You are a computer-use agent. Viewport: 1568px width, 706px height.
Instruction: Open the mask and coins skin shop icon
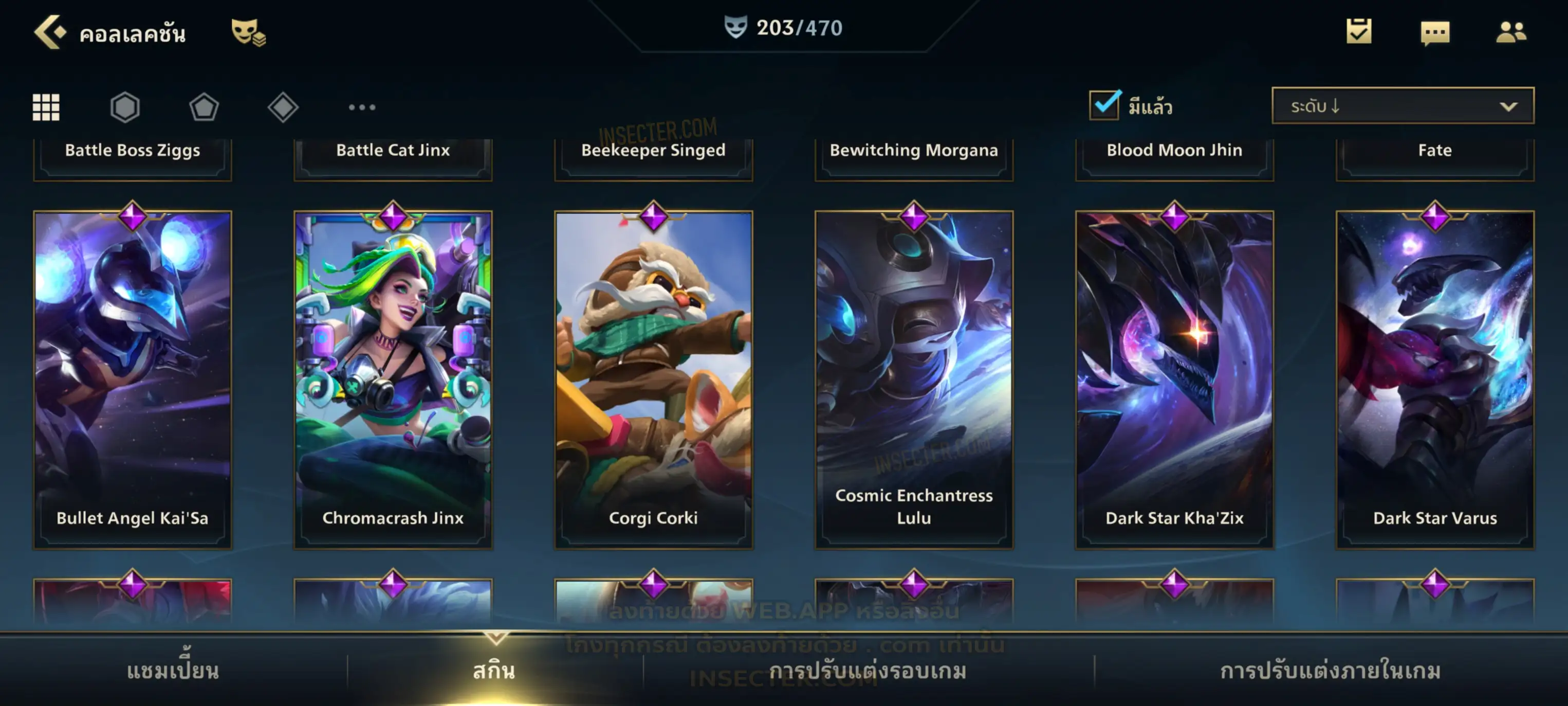[248, 32]
